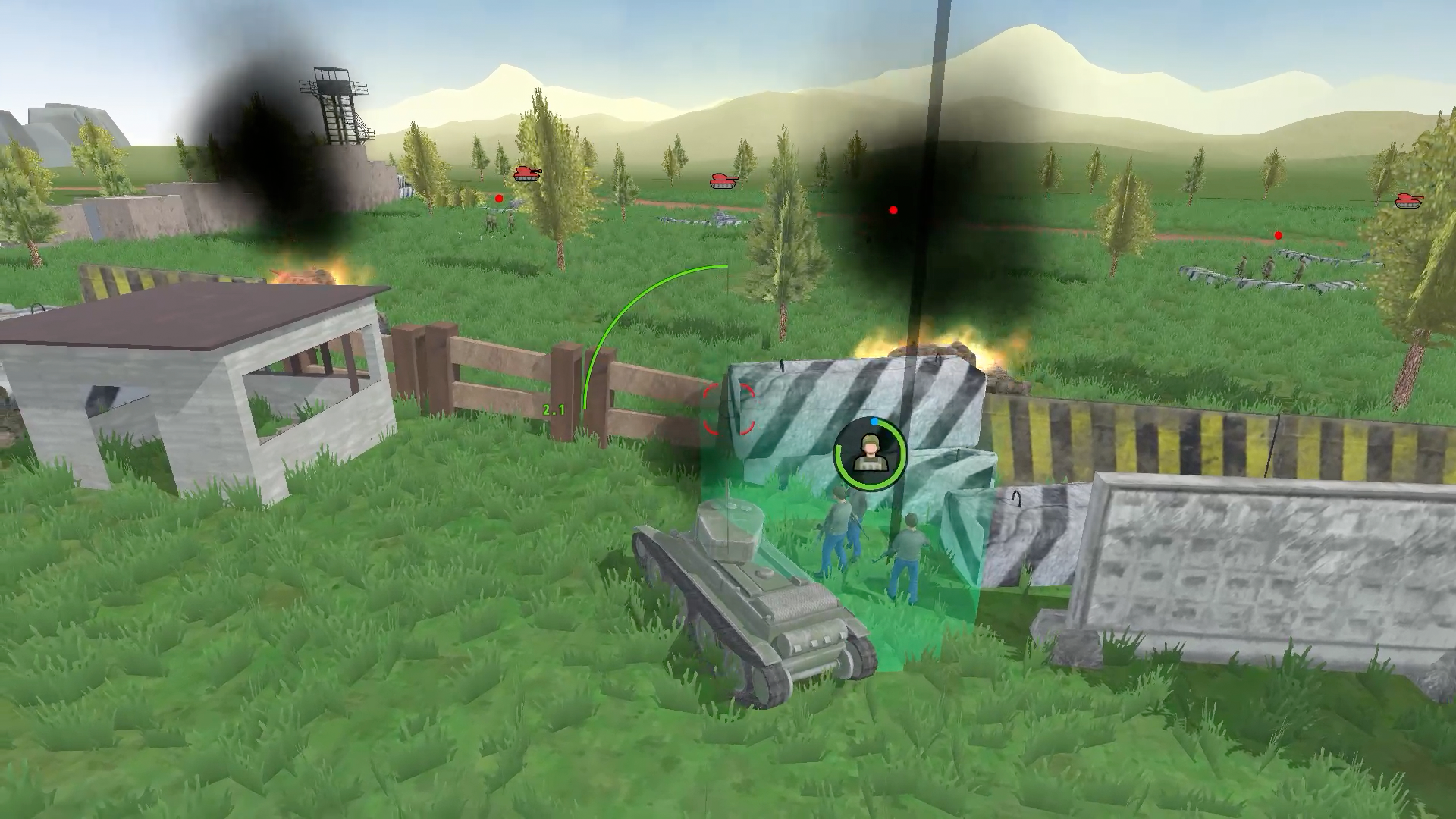Click the left red enemy tank marker
The height and width of the screenshot is (819, 1456).
coord(528,174)
